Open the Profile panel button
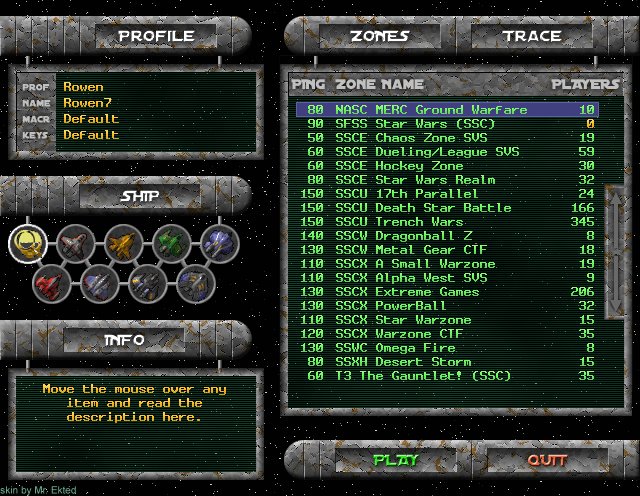 [x=155, y=37]
